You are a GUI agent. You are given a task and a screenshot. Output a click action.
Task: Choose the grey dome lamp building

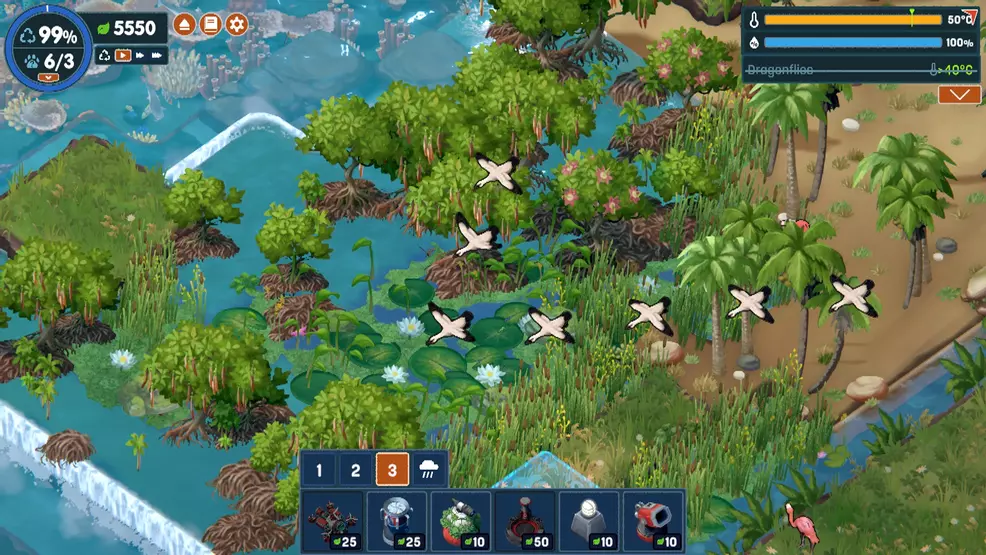pos(589,521)
